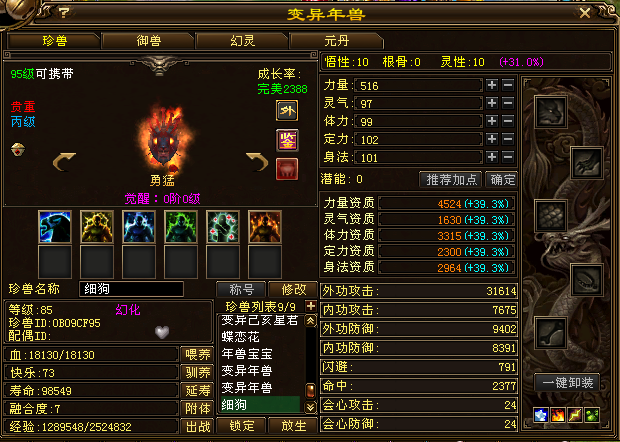
Task: Close the 变异年兽 pet window
Action: tap(584, 14)
